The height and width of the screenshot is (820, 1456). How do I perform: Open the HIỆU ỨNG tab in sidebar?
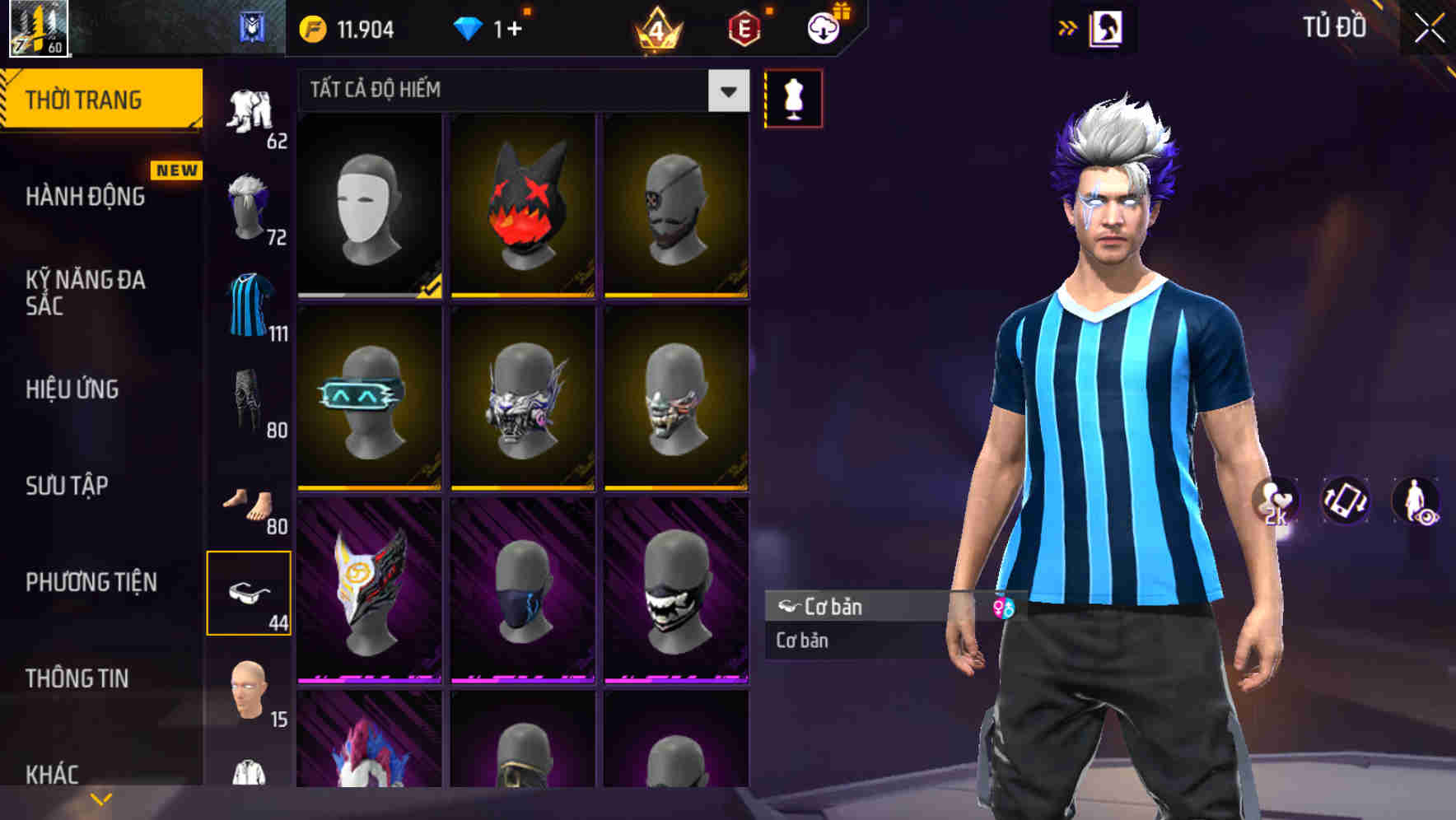click(x=74, y=389)
